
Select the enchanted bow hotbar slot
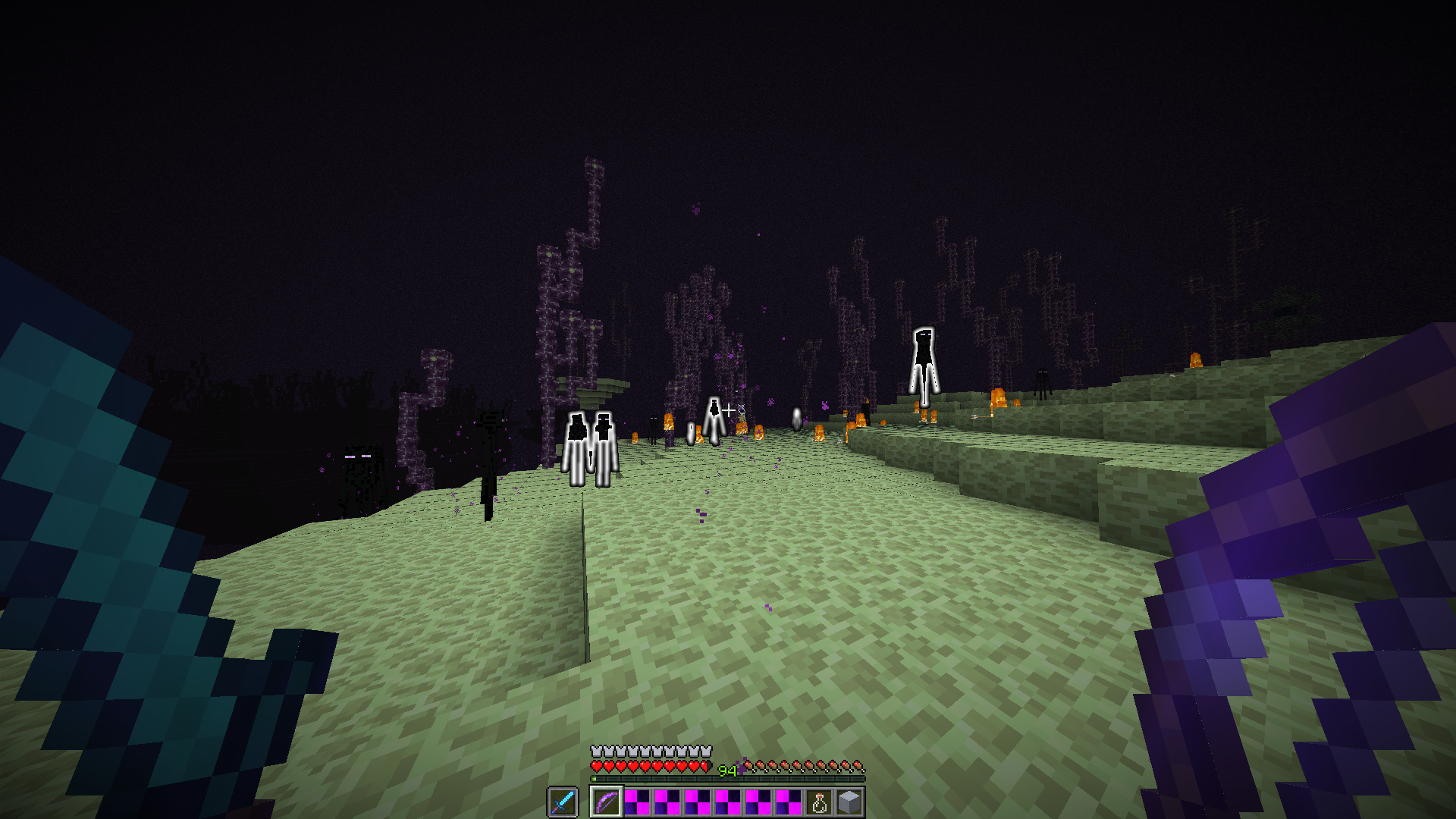coord(607,802)
